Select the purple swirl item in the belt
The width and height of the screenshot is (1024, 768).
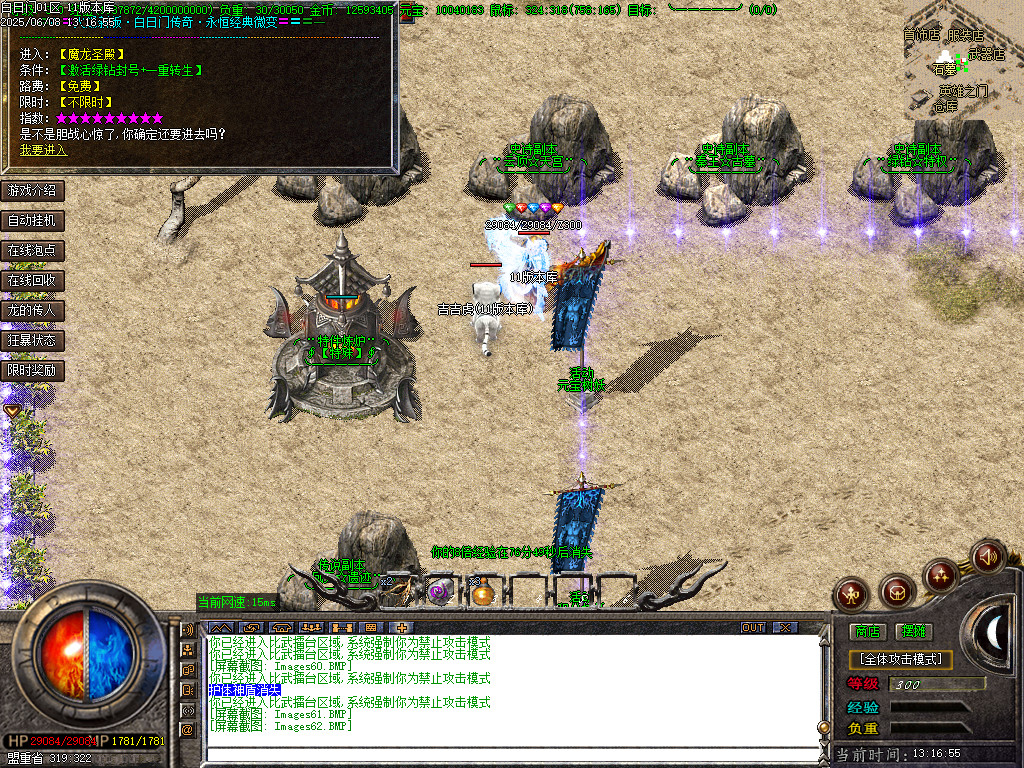point(439,593)
